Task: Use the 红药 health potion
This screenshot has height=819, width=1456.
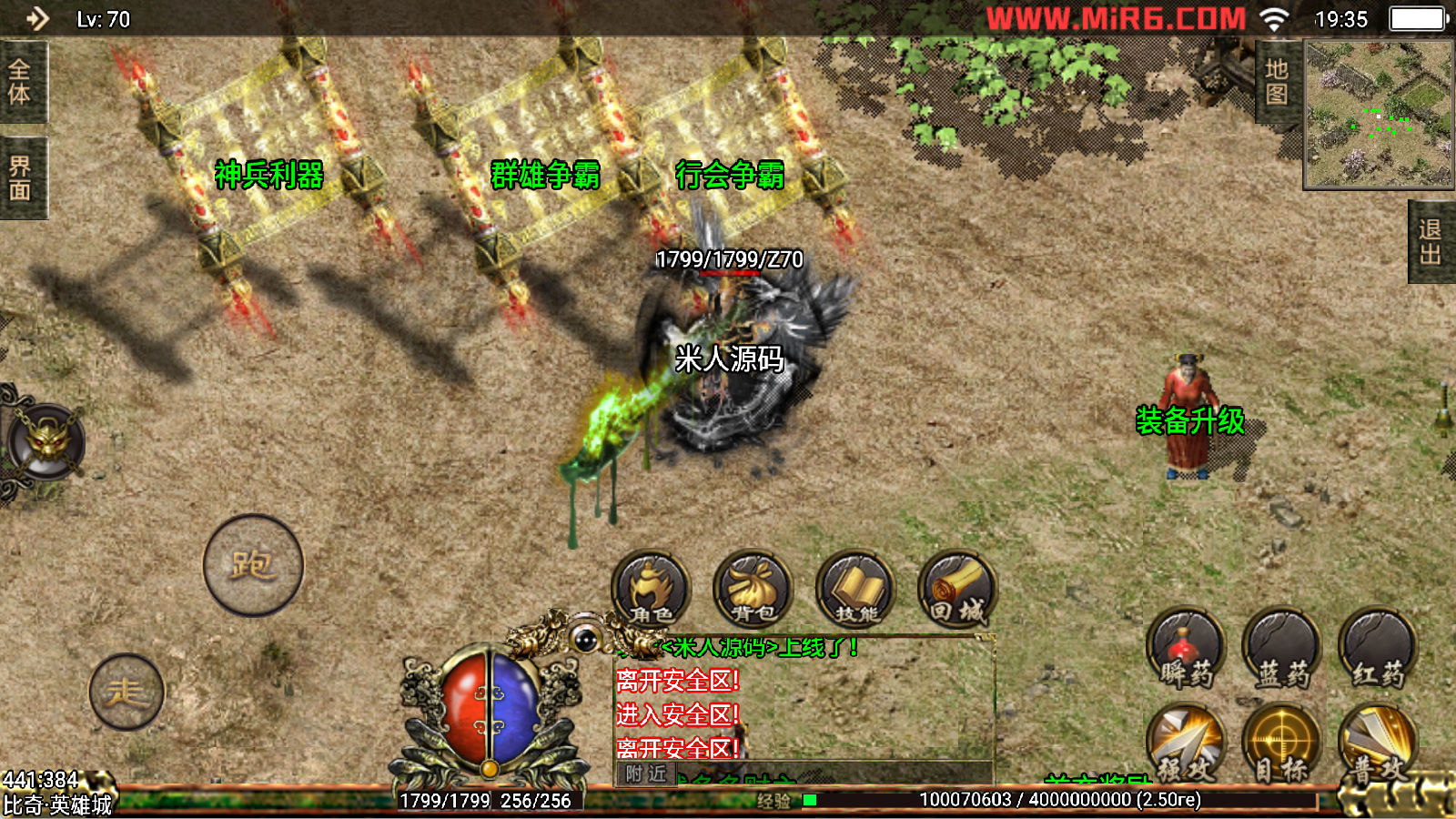Action: pyautogui.click(x=1378, y=649)
